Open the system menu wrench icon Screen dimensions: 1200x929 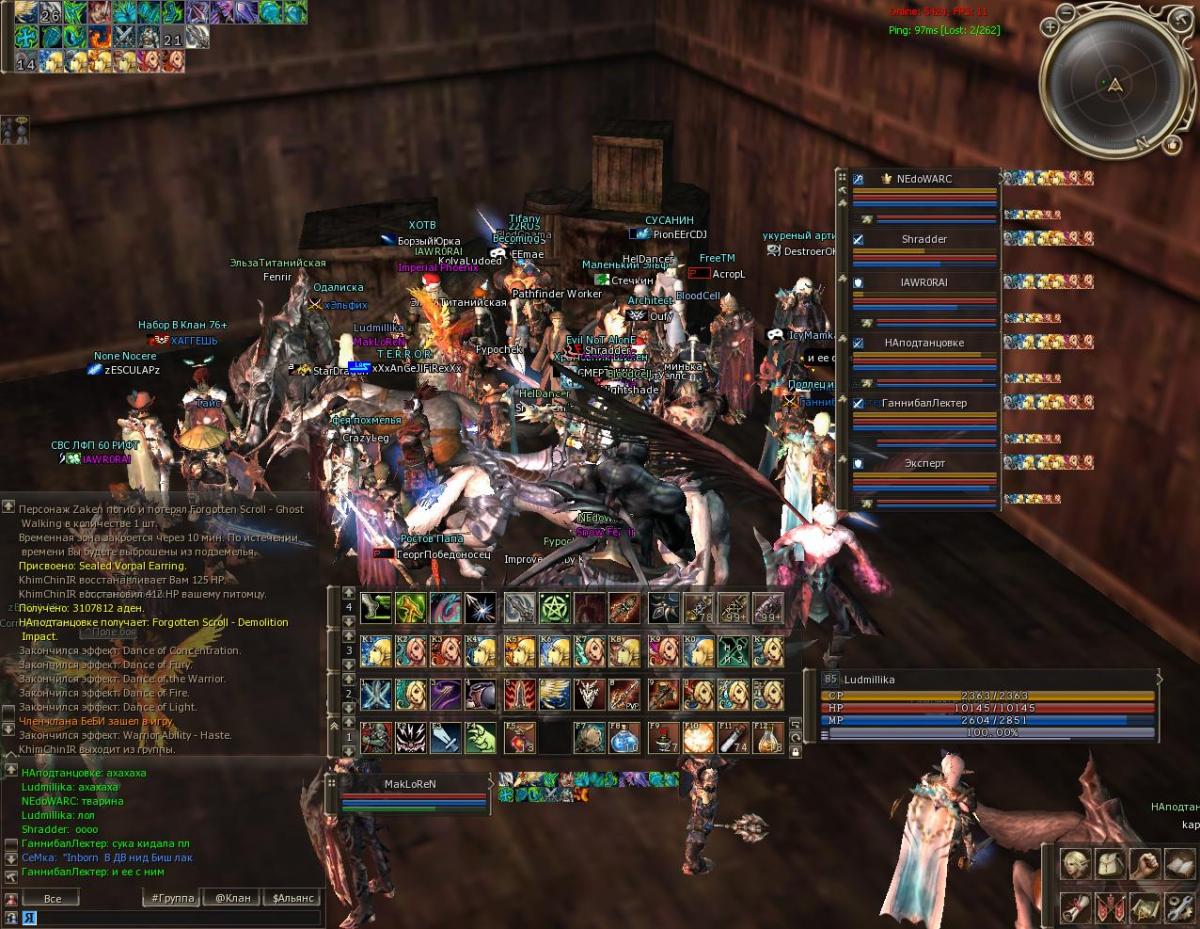(x=1178, y=907)
